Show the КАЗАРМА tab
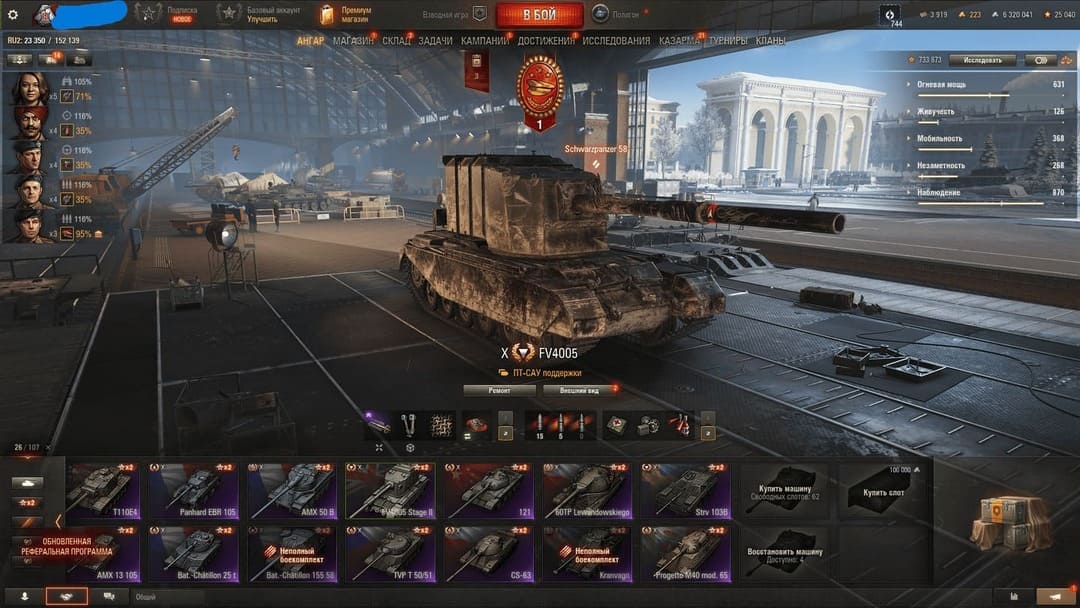 (680, 41)
